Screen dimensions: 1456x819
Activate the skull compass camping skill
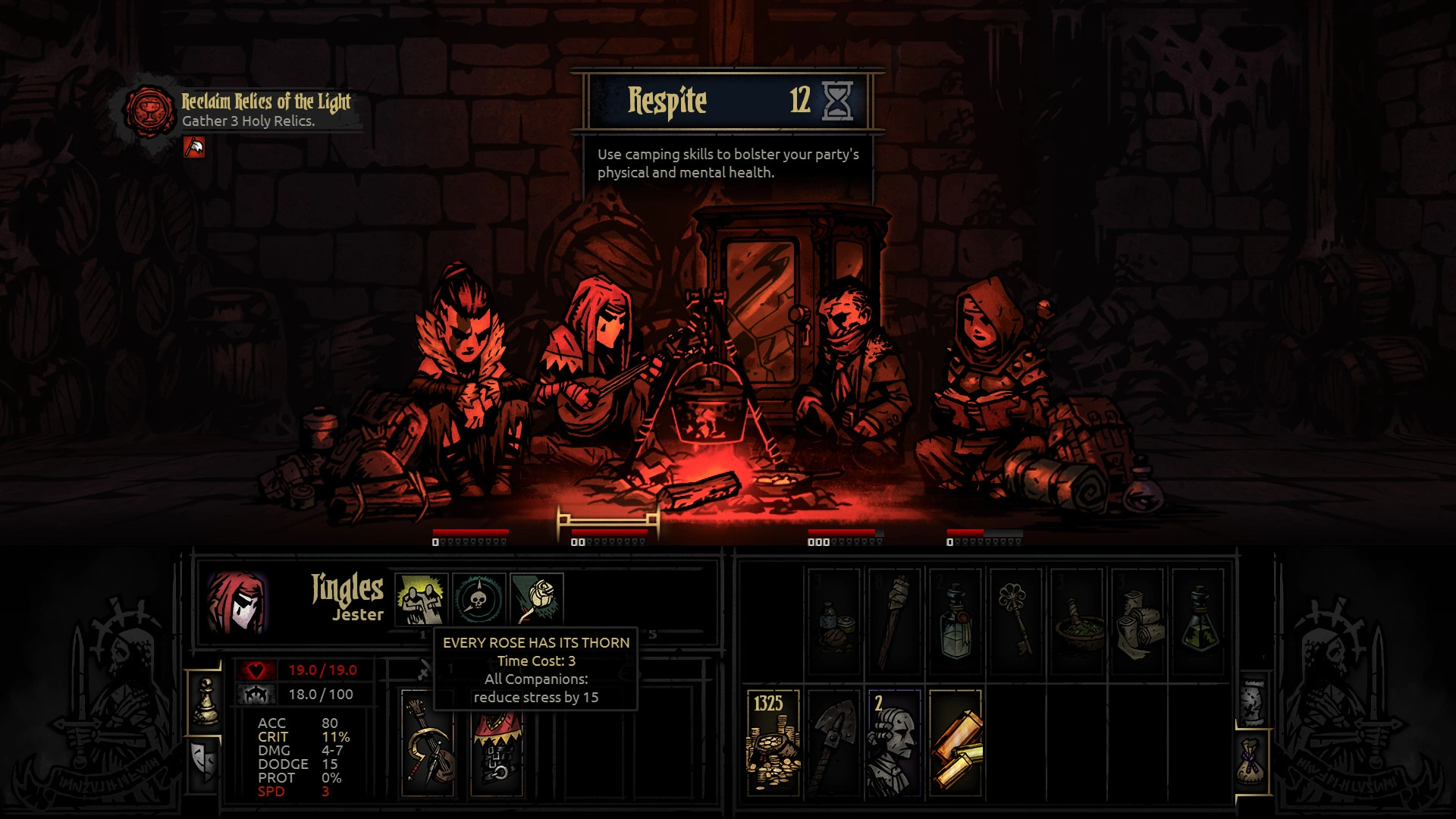(x=479, y=598)
